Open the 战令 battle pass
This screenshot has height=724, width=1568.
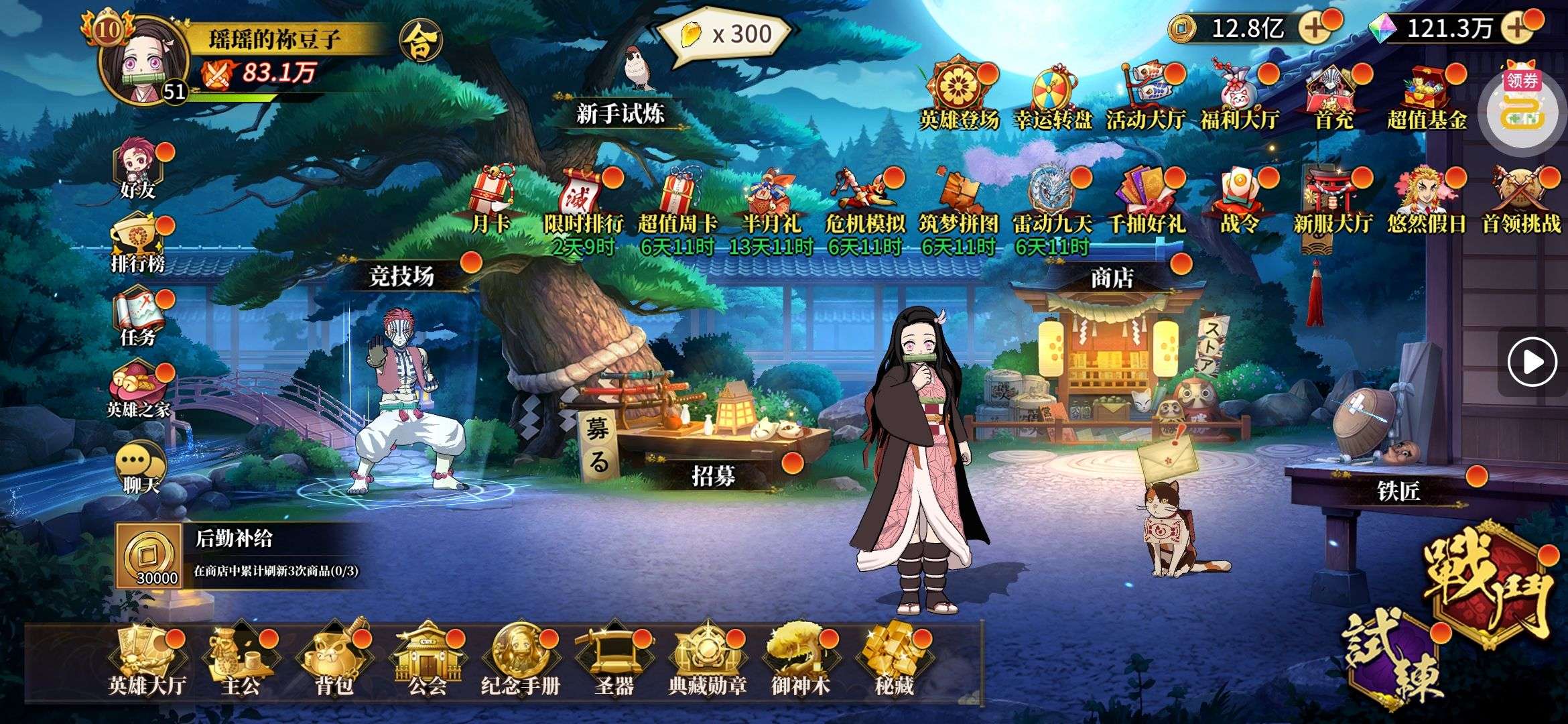[1240, 200]
